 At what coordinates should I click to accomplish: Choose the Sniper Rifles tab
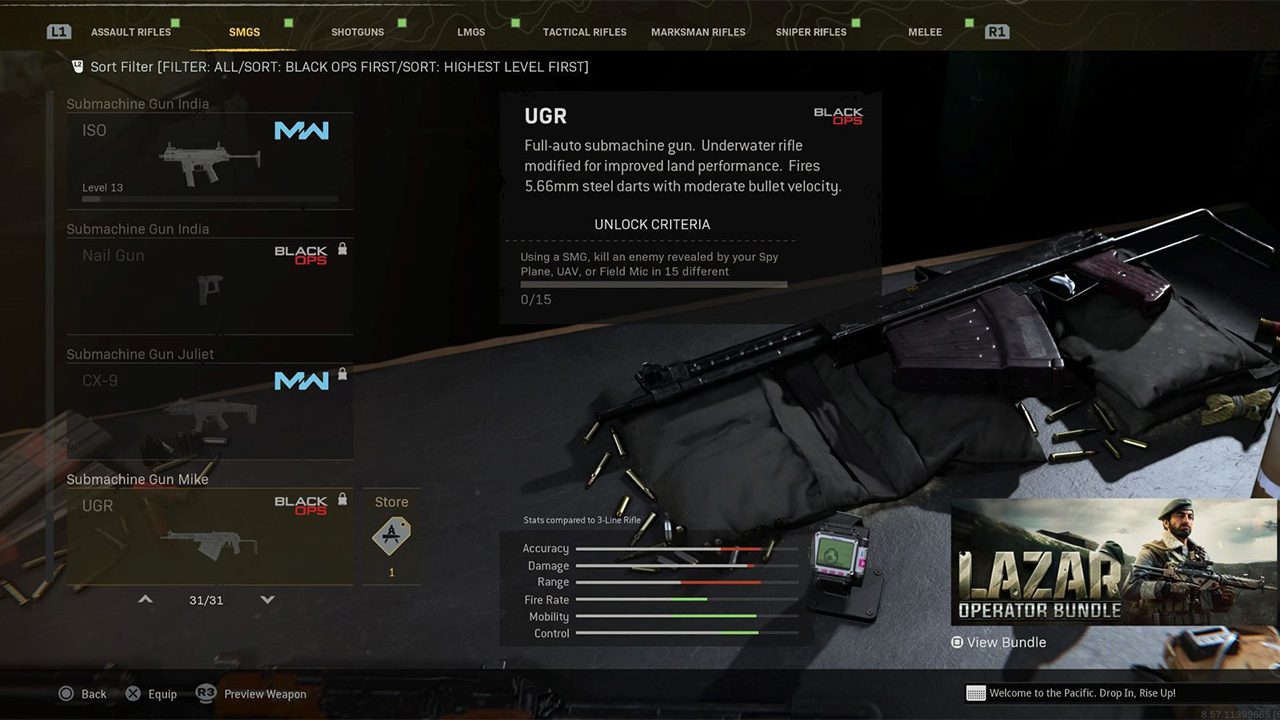tap(811, 32)
